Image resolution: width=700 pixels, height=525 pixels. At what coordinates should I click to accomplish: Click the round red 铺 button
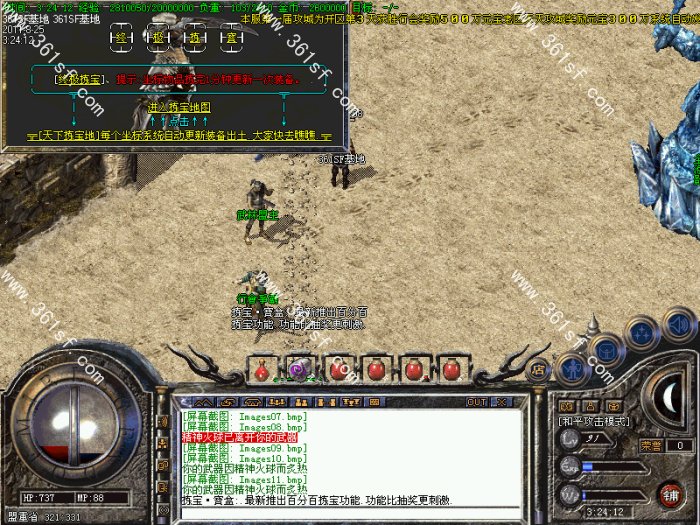[669, 494]
